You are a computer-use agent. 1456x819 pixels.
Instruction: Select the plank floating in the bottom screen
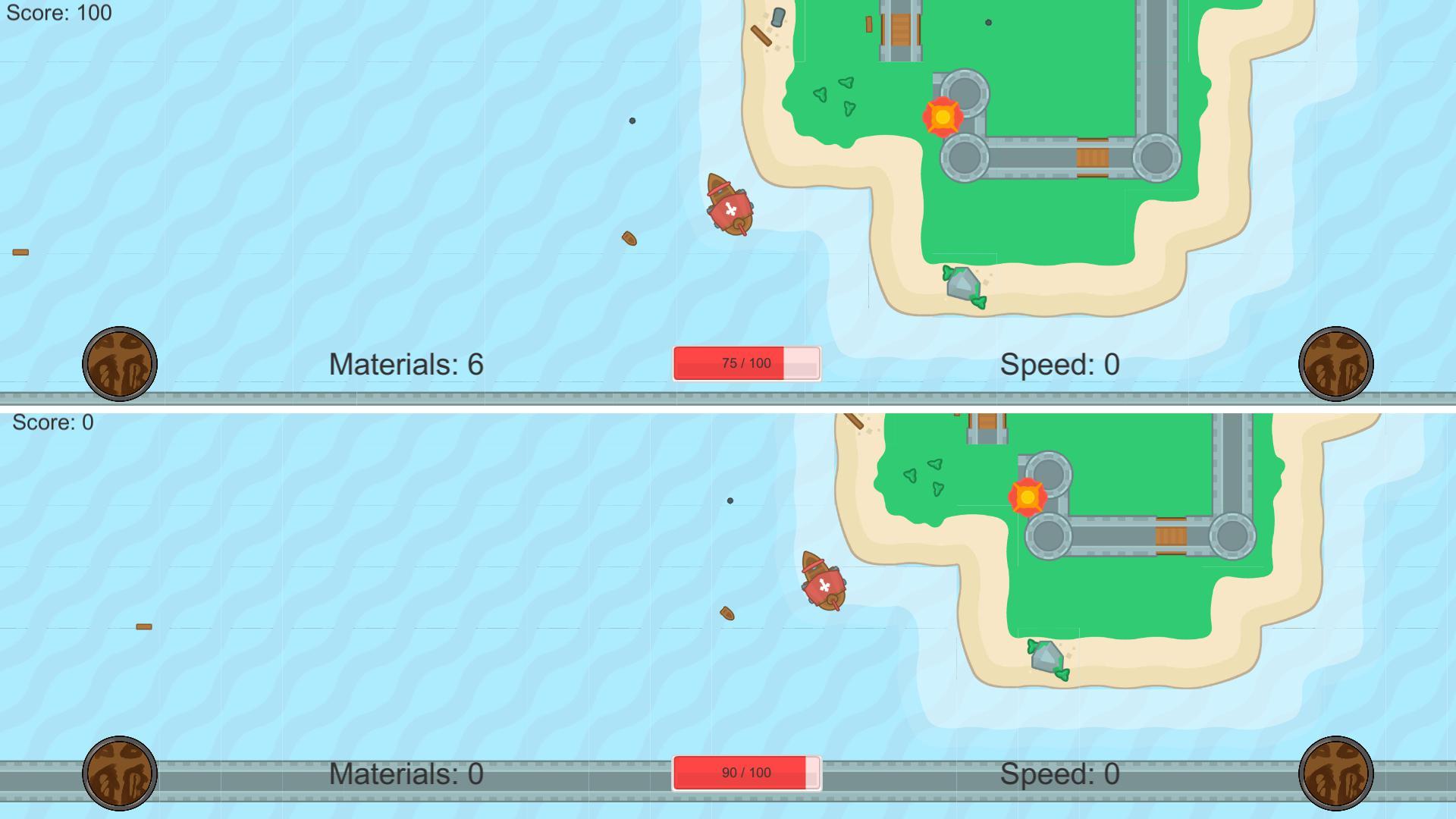coord(143,626)
